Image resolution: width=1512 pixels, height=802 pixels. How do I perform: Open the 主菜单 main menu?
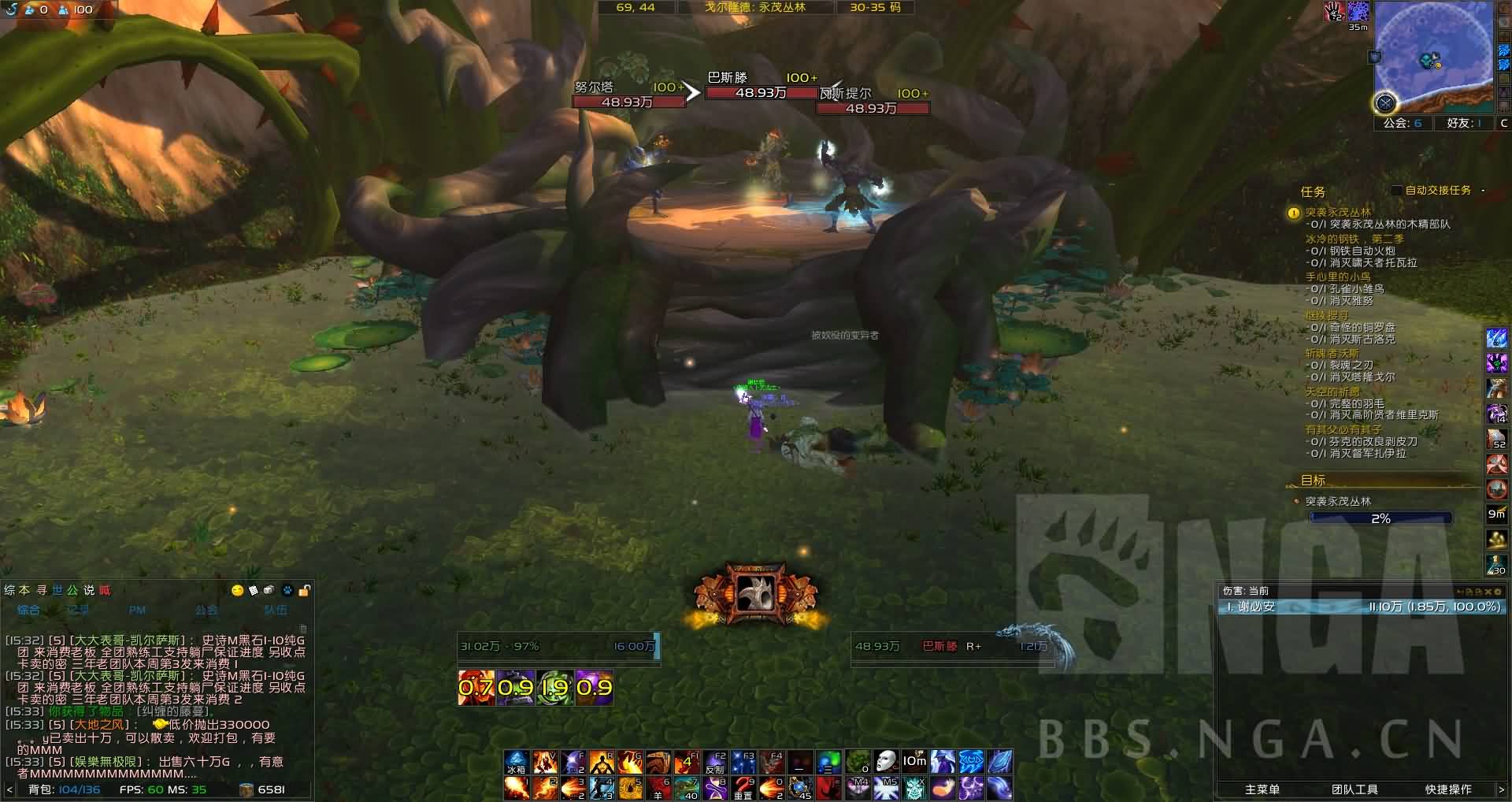point(1262,789)
